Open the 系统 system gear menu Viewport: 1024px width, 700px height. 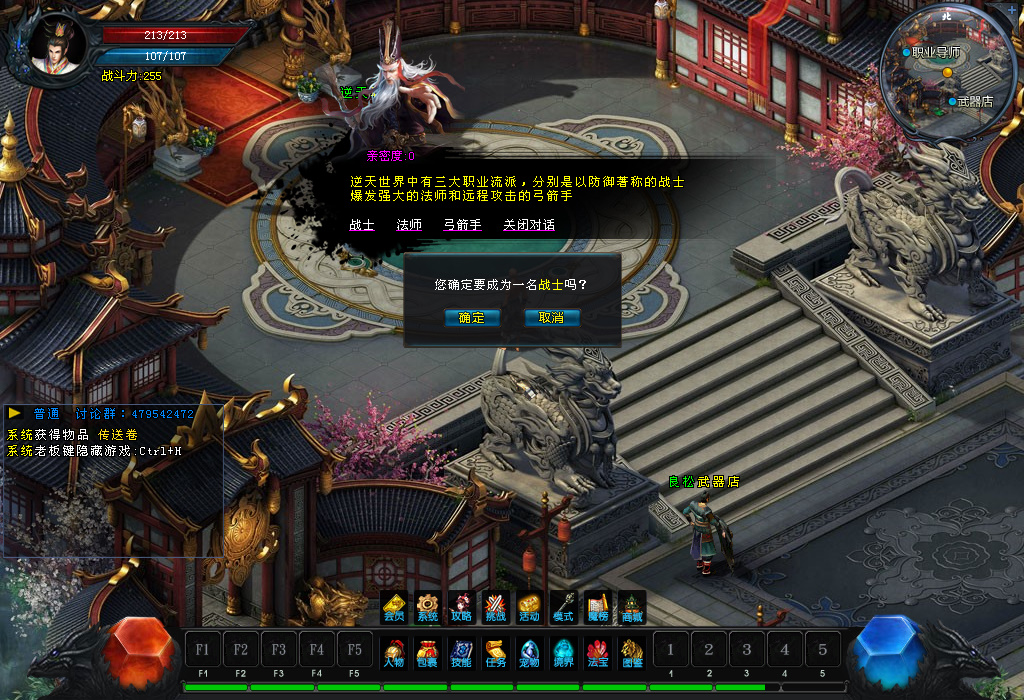pyautogui.click(x=428, y=607)
